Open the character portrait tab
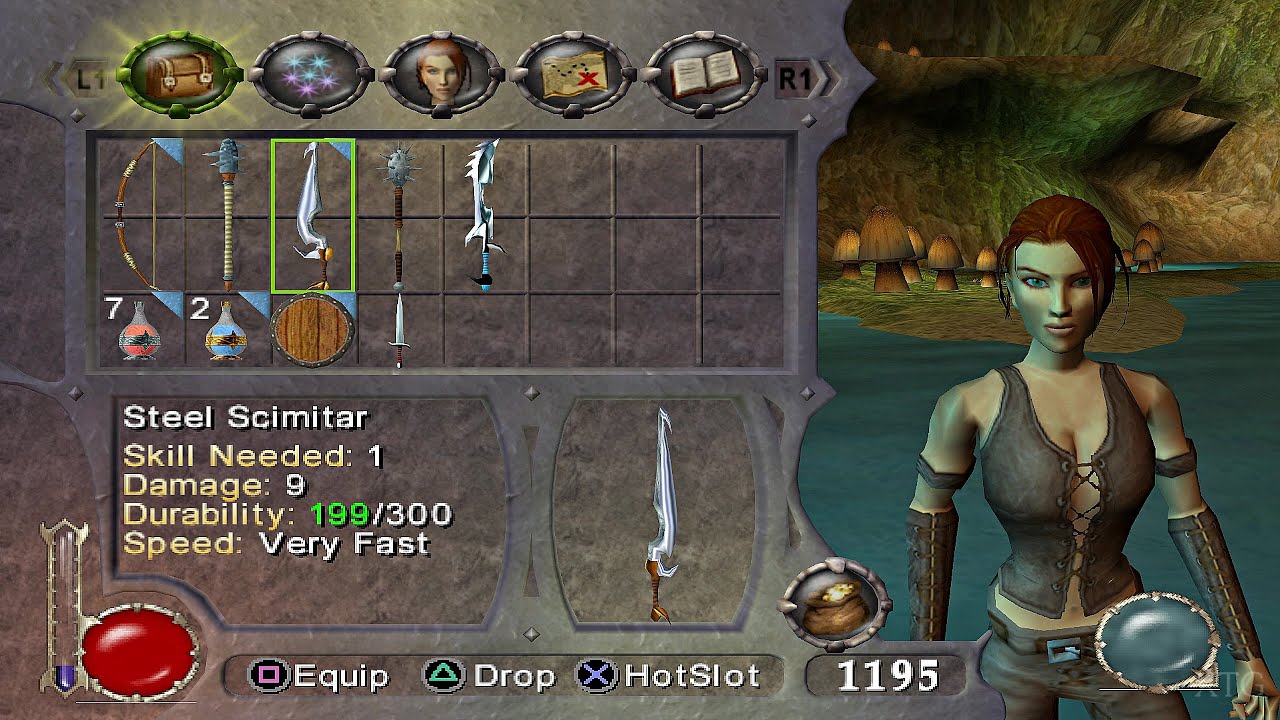 pos(440,75)
